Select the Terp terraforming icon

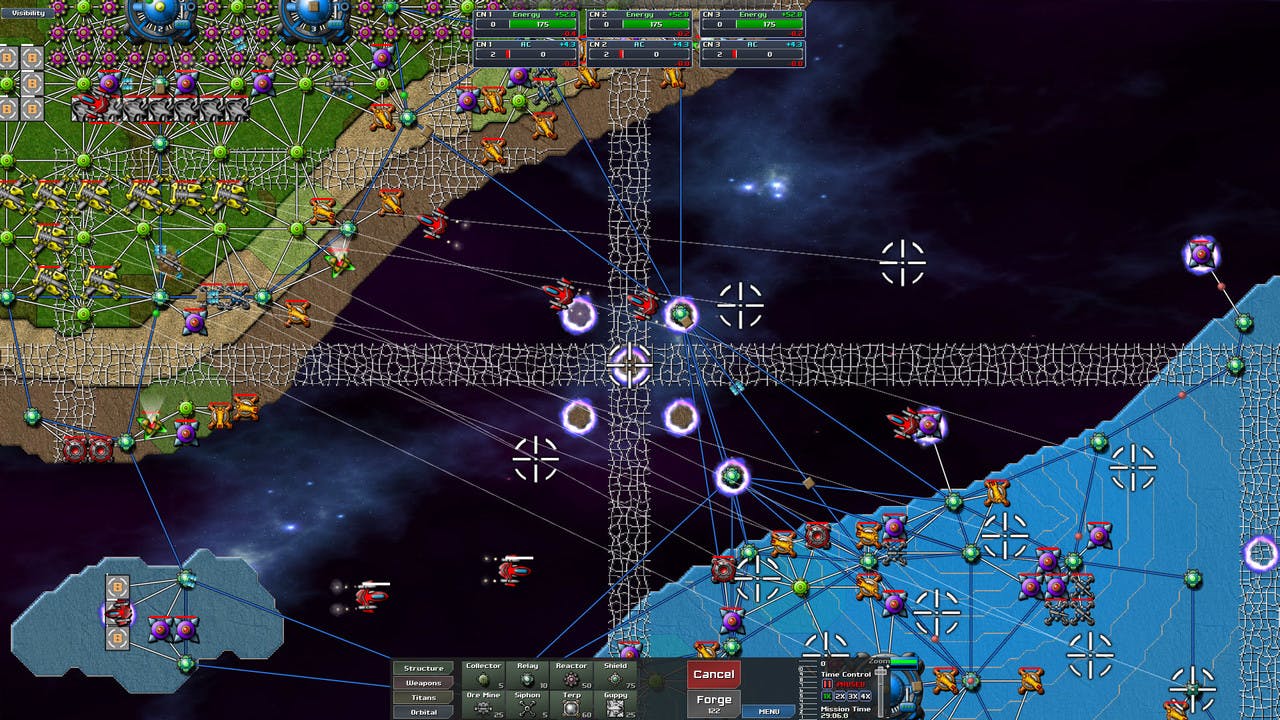pos(571,706)
